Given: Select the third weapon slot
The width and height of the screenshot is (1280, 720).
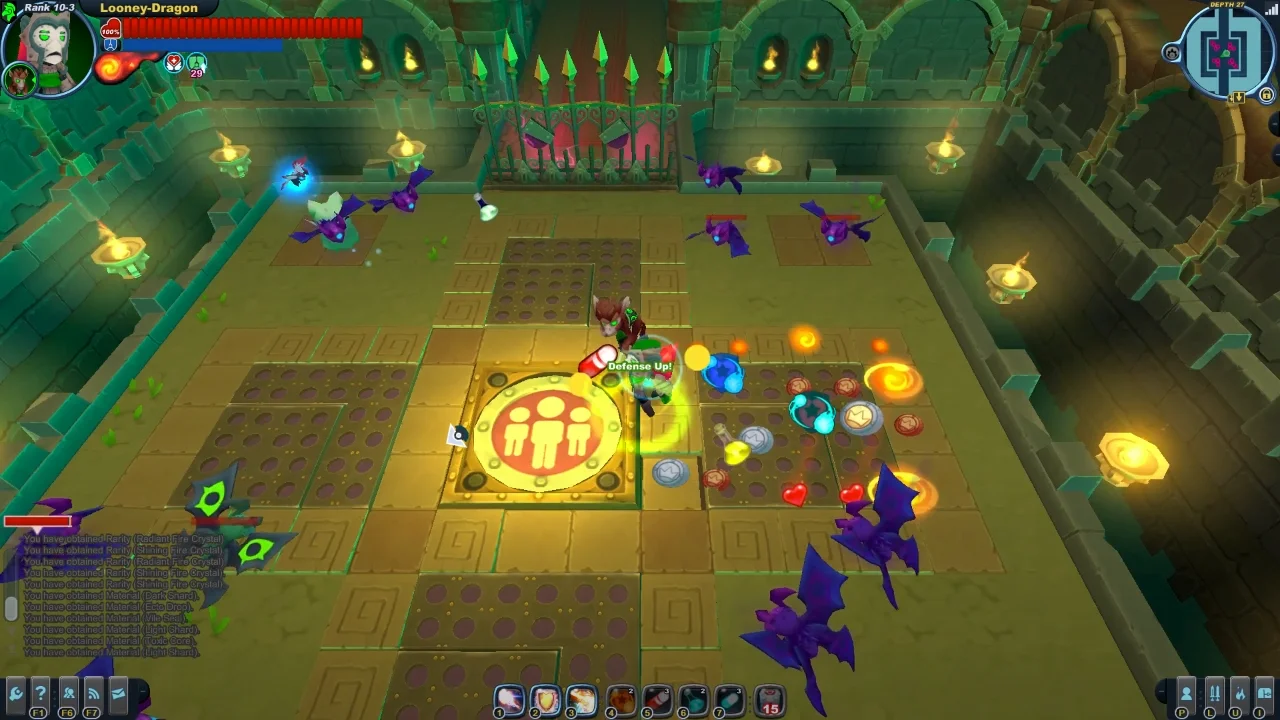Looking at the screenshot, I should 581,700.
